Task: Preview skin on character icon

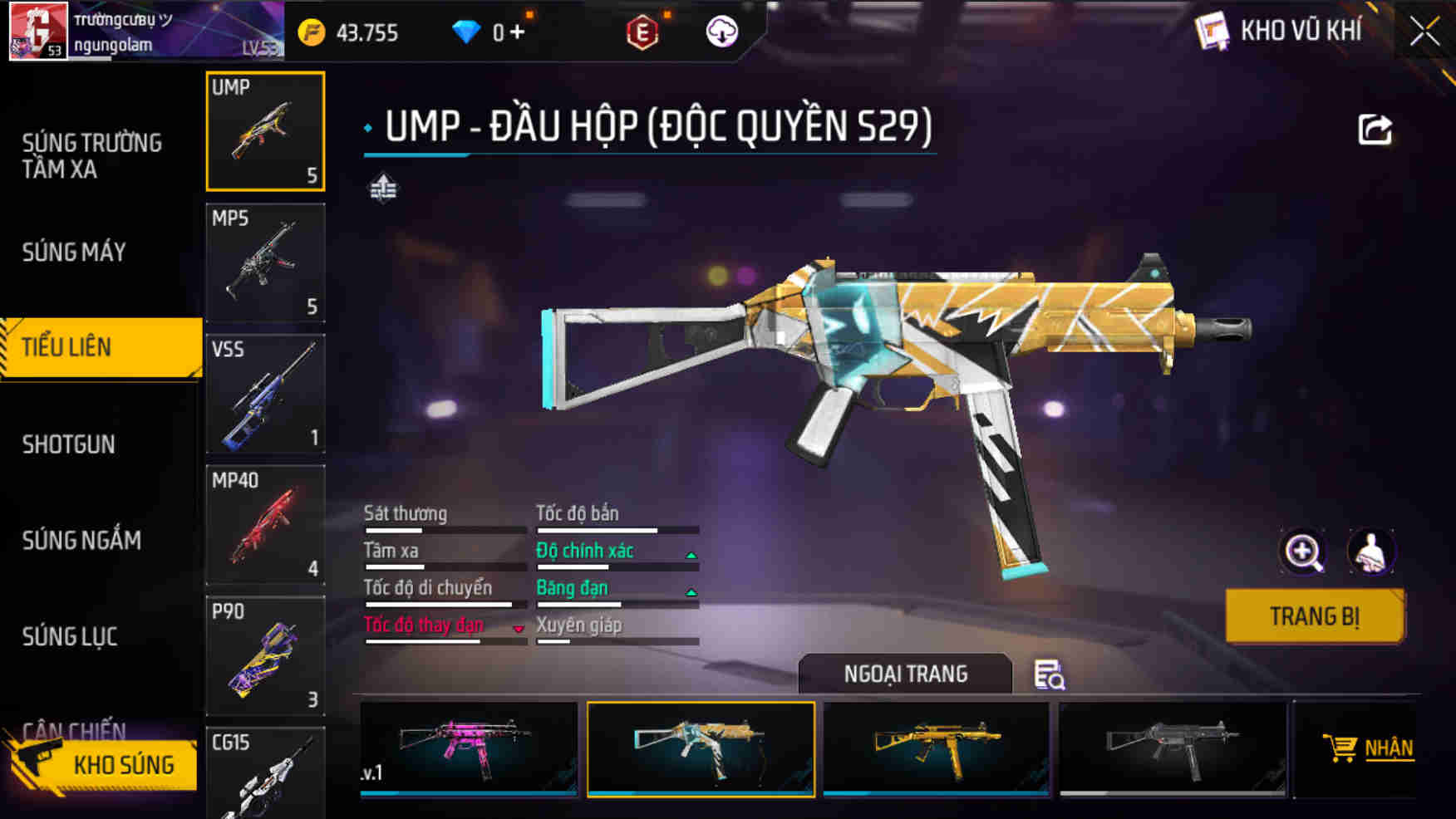Action: (x=1371, y=552)
